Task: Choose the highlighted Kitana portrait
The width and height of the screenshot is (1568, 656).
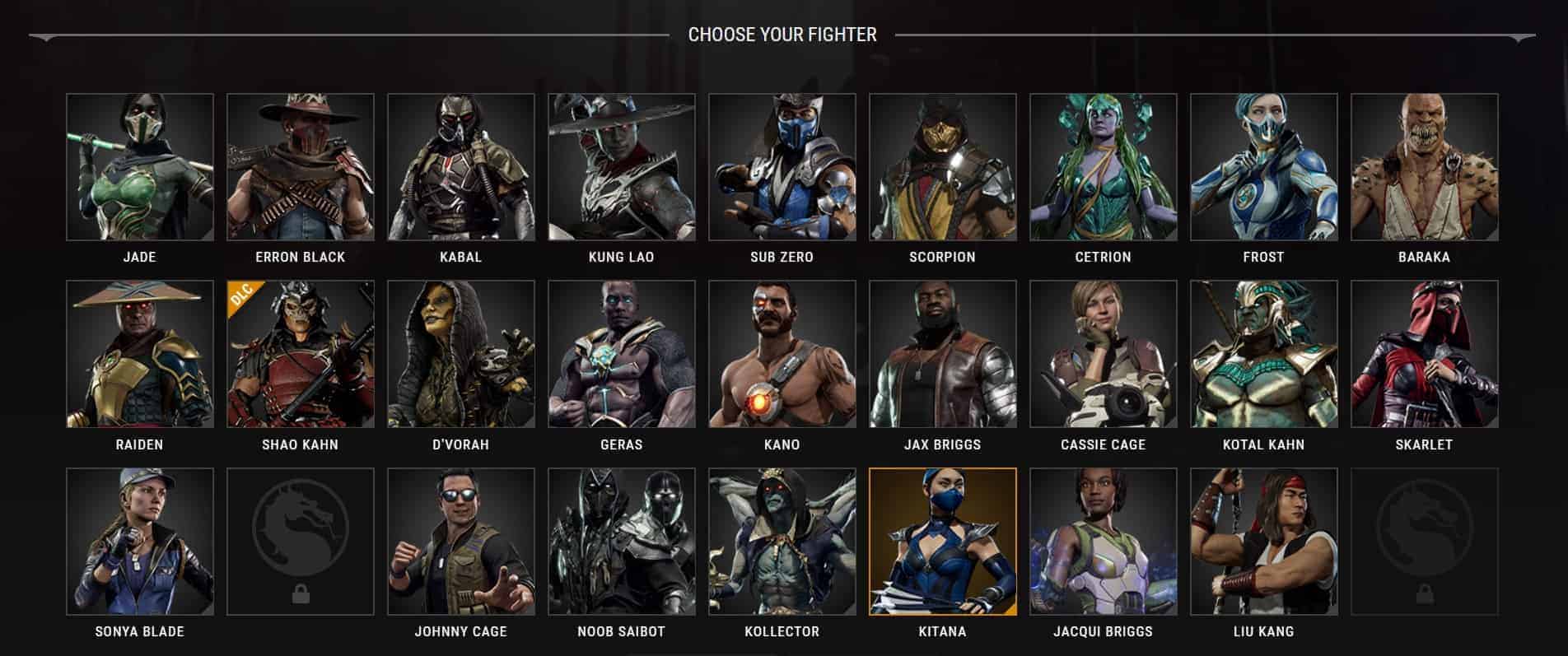Action: tap(943, 542)
